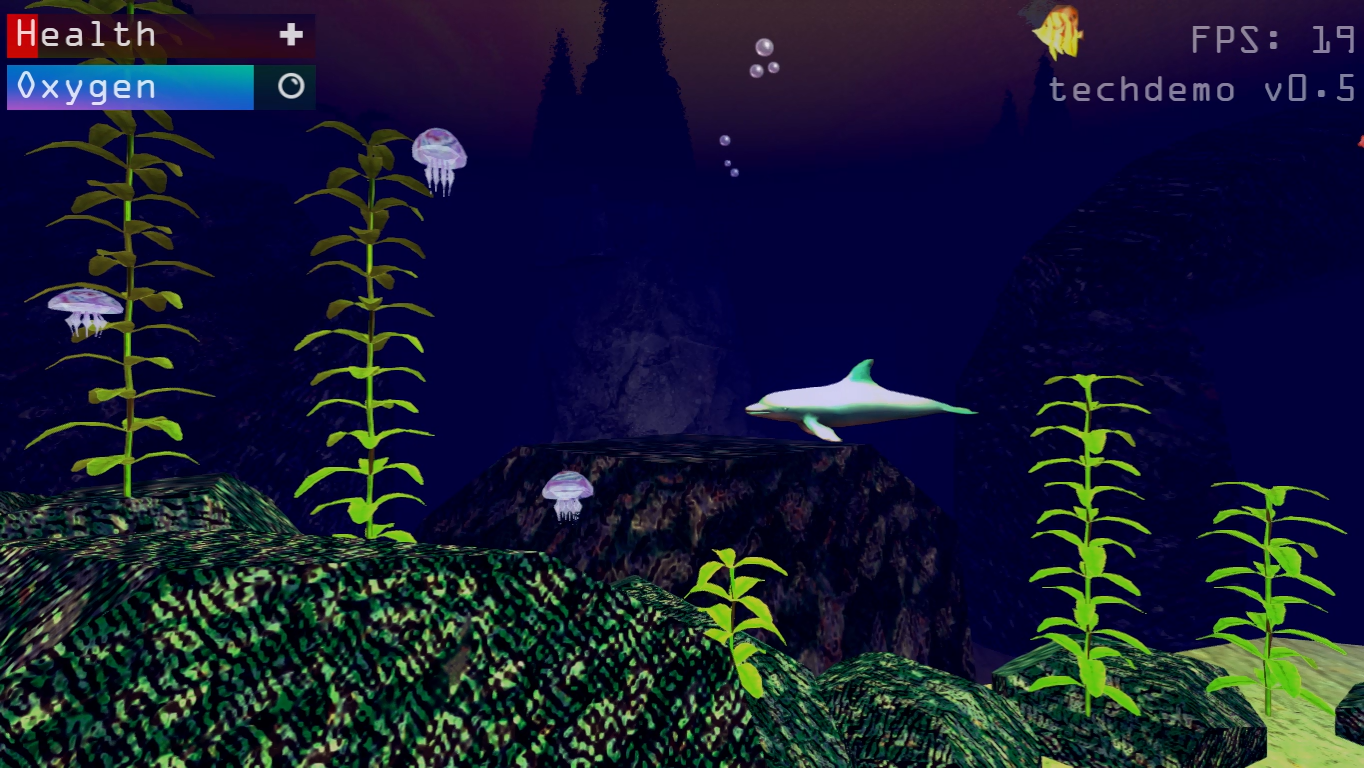Click the swimming dolphin
Screen dimensions: 1364x768
click(860, 400)
